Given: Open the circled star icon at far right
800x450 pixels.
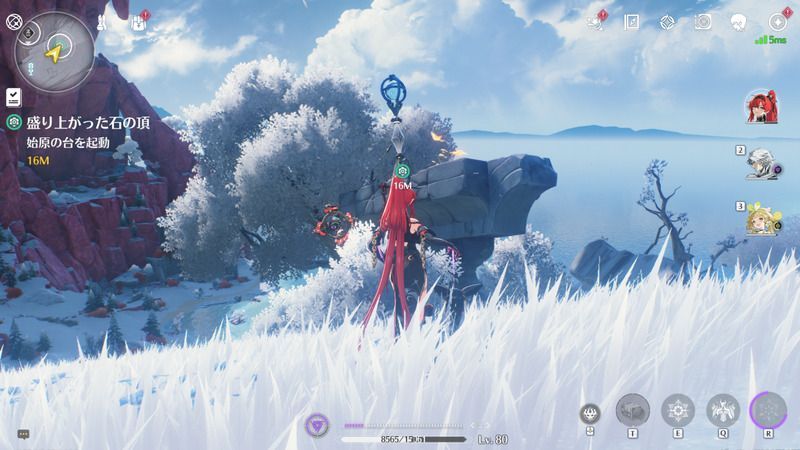Looking at the screenshot, I should (x=776, y=21).
